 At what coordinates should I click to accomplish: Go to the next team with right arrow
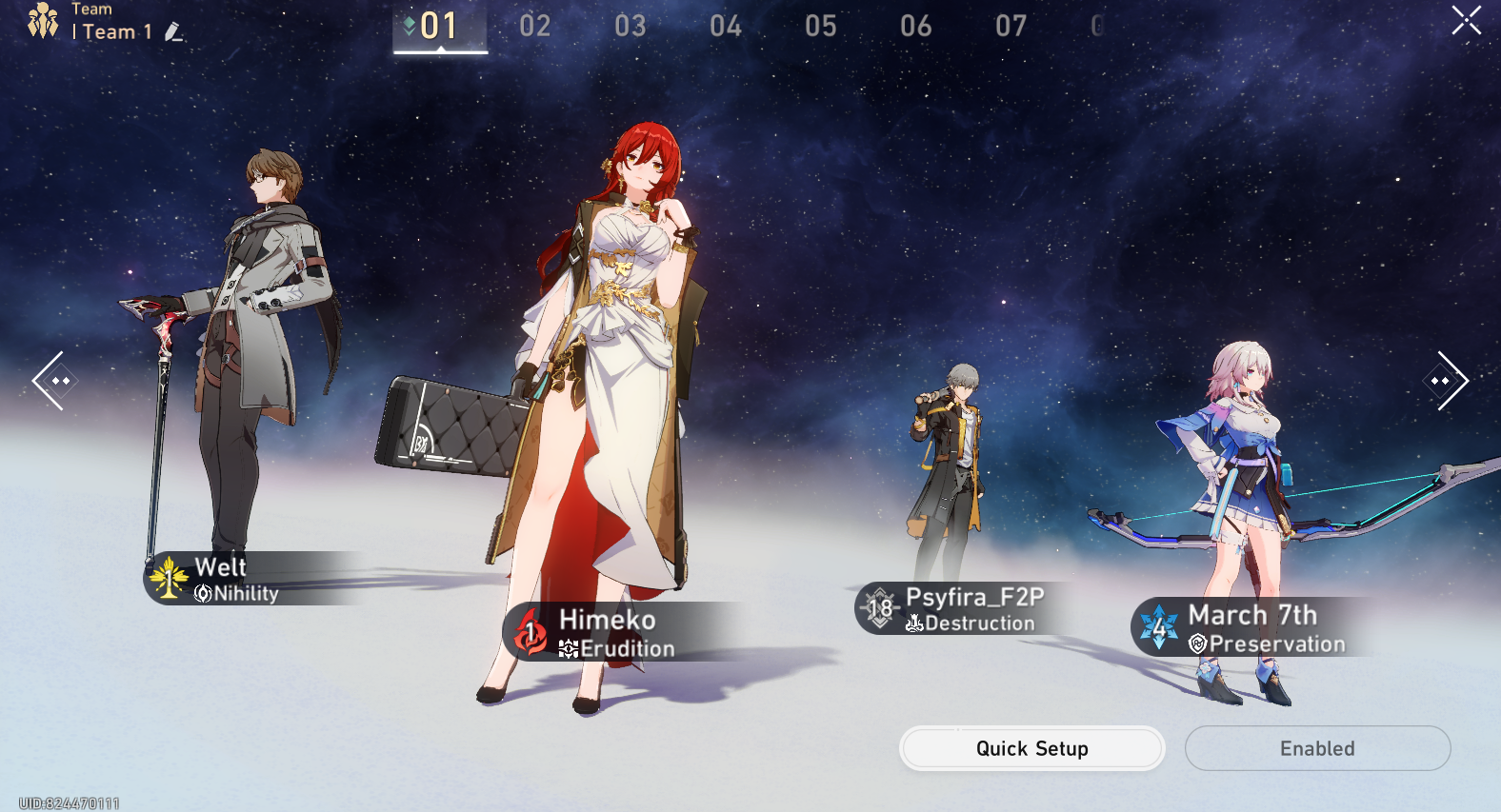click(x=1447, y=381)
